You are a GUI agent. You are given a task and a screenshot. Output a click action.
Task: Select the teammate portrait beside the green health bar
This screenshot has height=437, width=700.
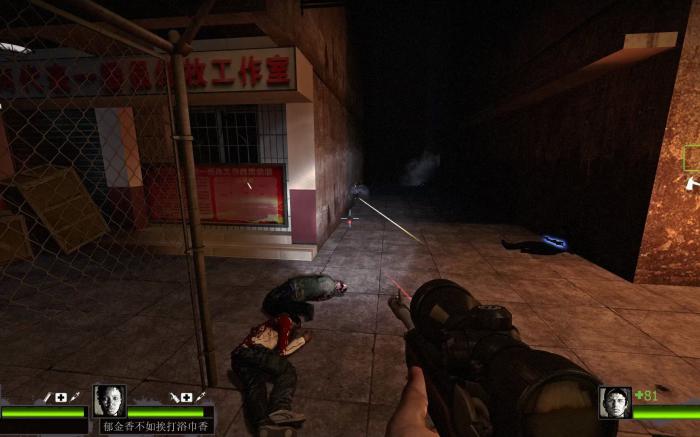pyautogui.click(x=109, y=400)
